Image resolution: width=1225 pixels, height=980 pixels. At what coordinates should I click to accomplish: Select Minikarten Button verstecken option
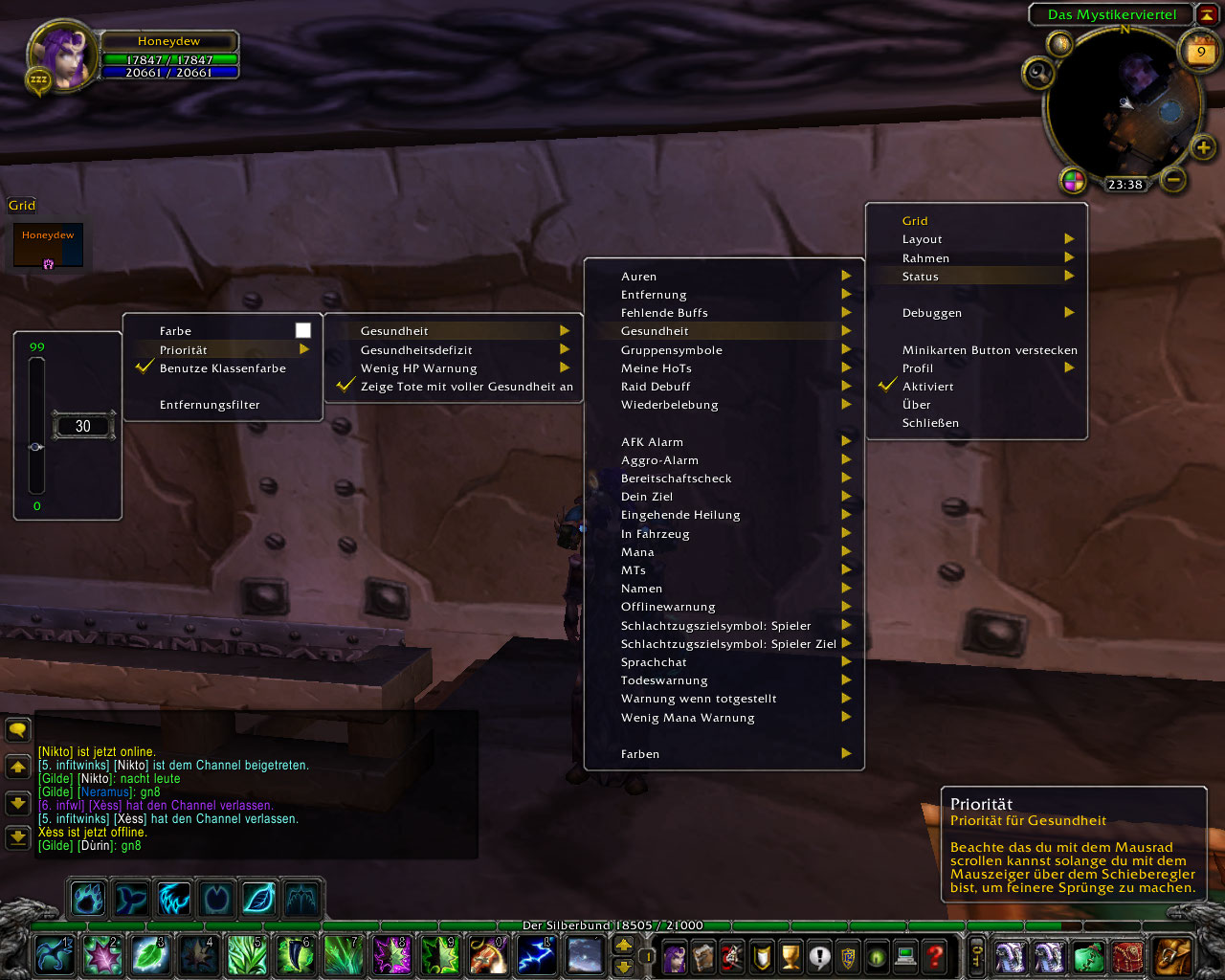point(990,350)
